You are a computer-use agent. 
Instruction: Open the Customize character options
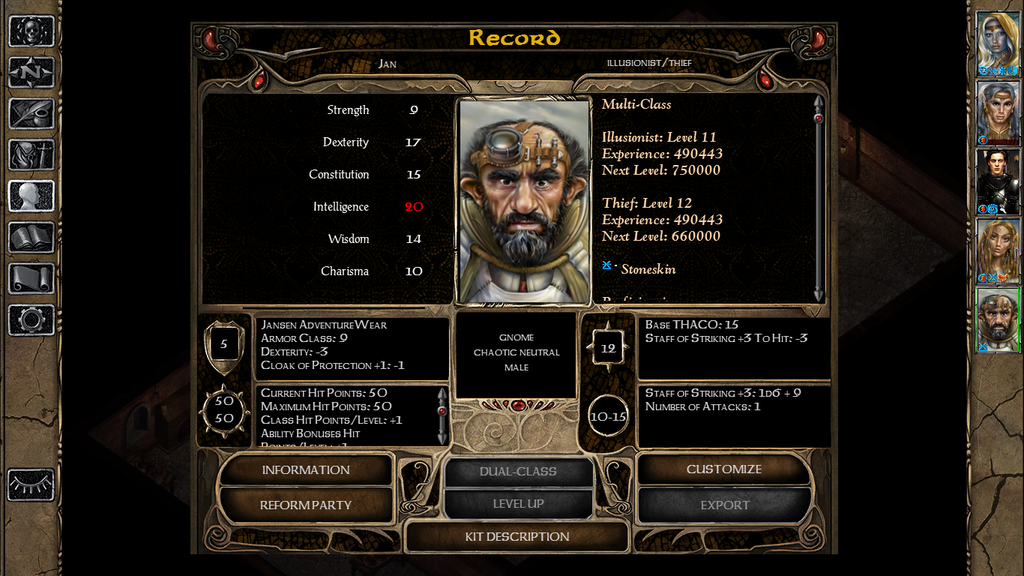point(724,470)
